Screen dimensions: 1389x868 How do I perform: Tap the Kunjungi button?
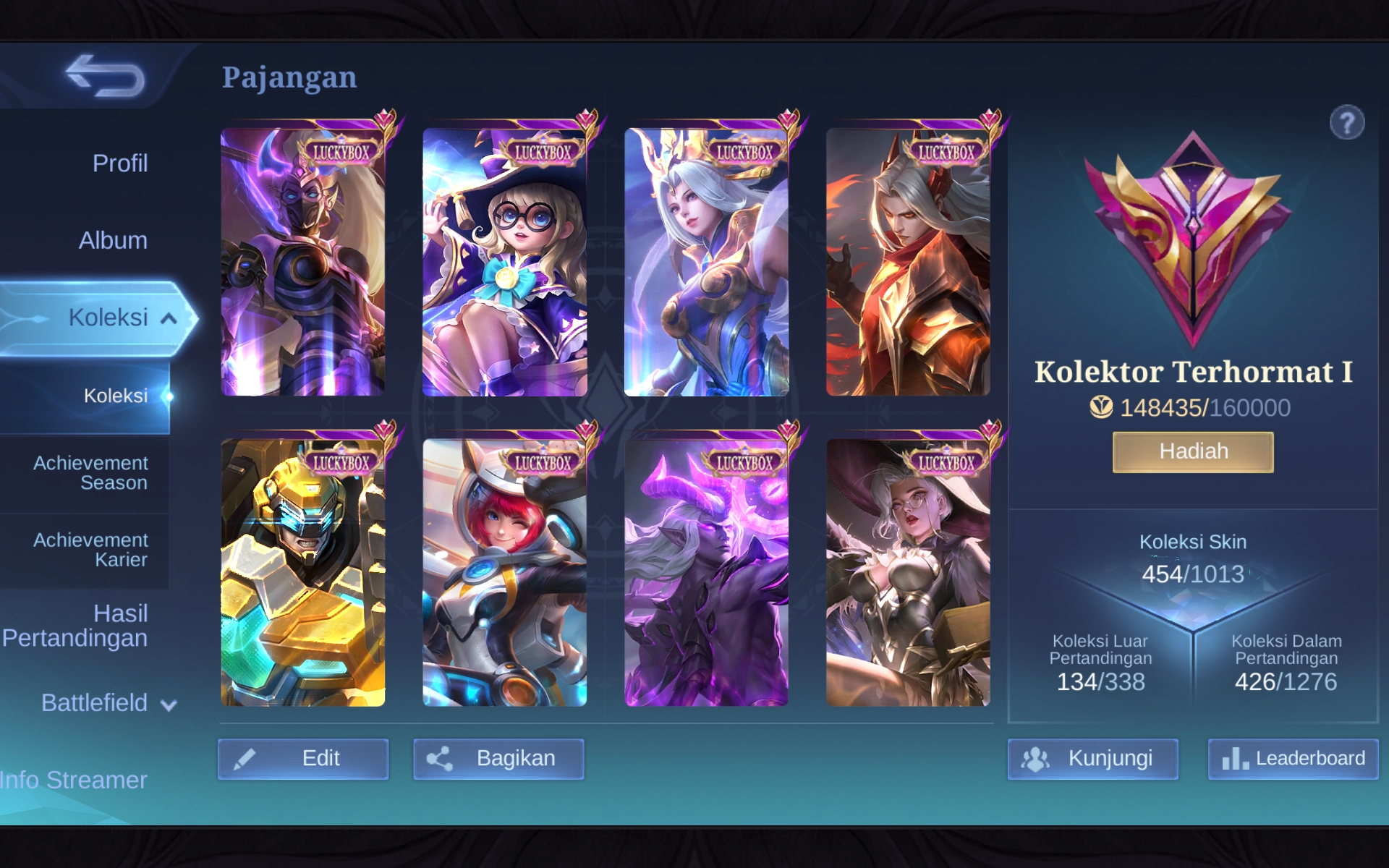(x=1092, y=759)
